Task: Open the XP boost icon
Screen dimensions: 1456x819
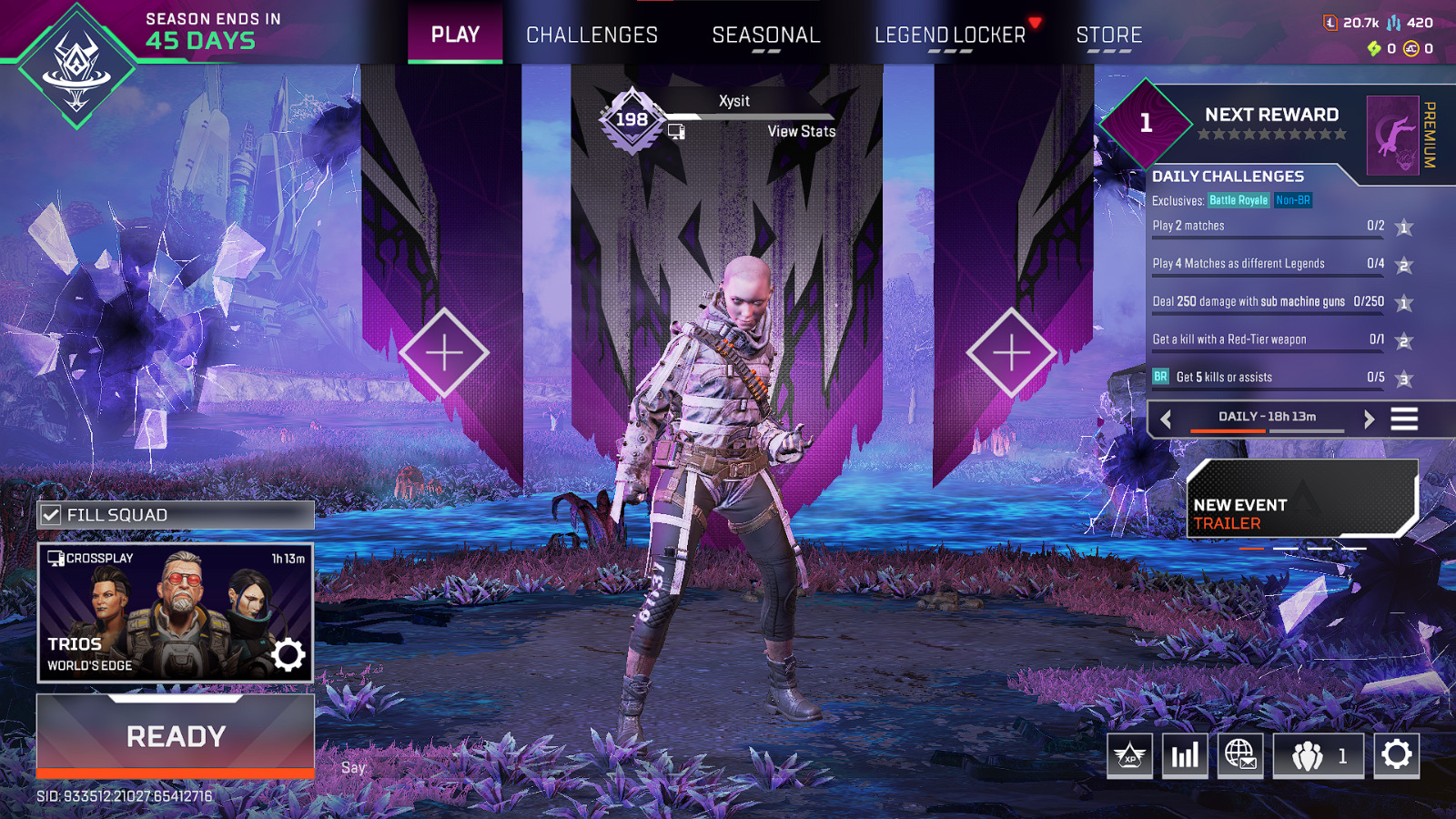Action: click(x=1129, y=754)
